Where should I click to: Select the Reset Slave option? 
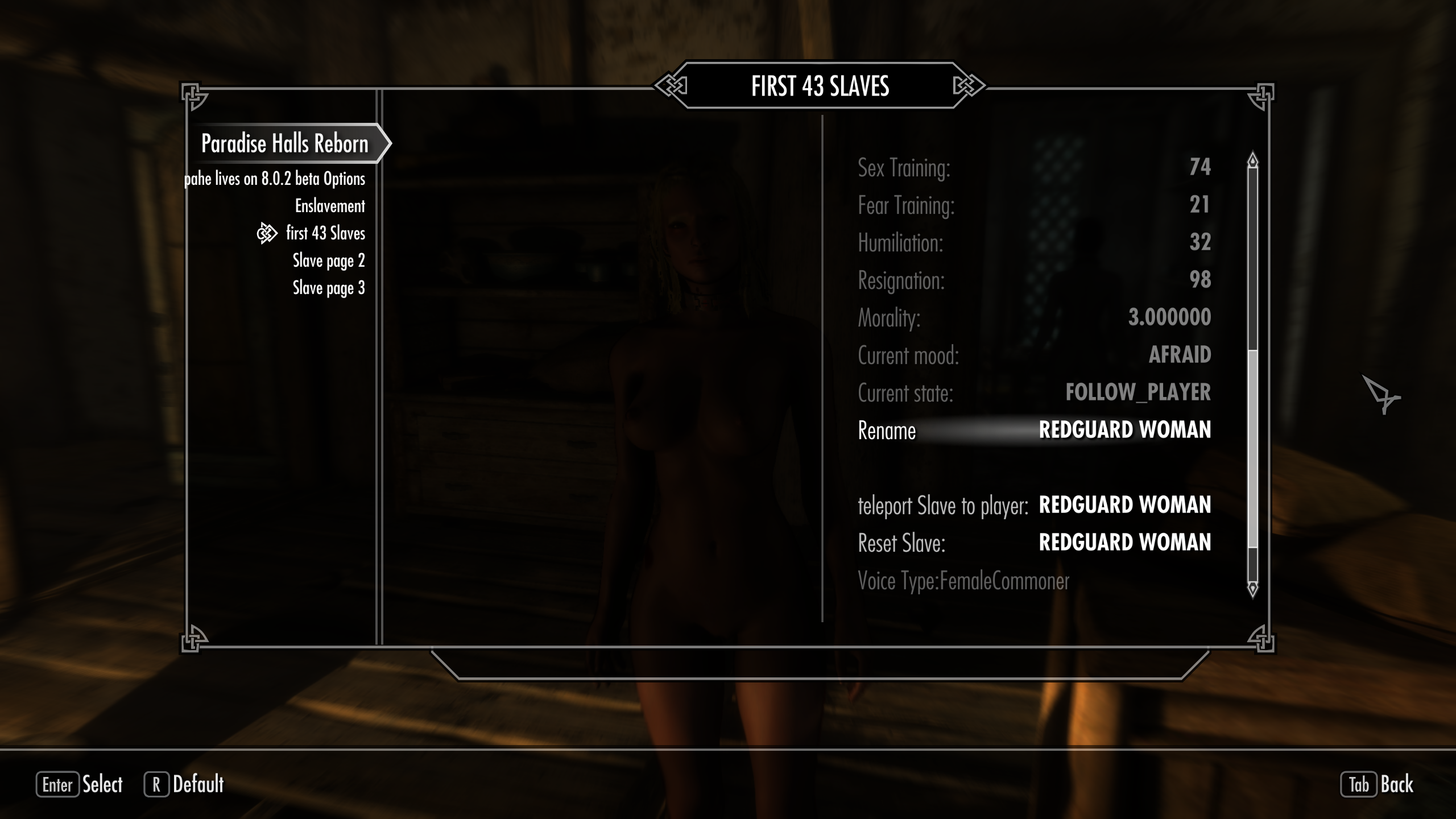tap(1034, 543)
